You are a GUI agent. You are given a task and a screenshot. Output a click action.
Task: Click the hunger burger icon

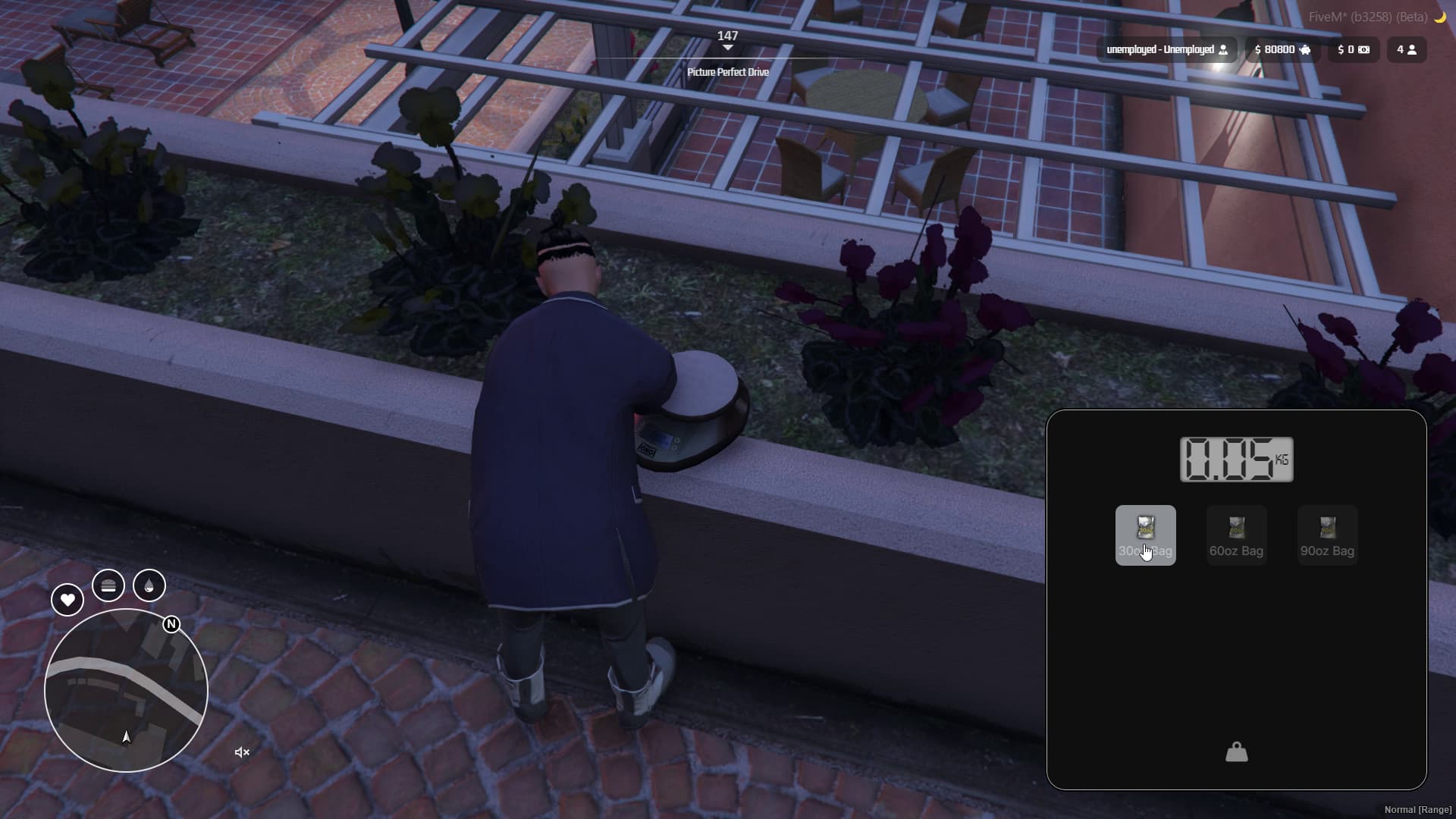point(108,585)
